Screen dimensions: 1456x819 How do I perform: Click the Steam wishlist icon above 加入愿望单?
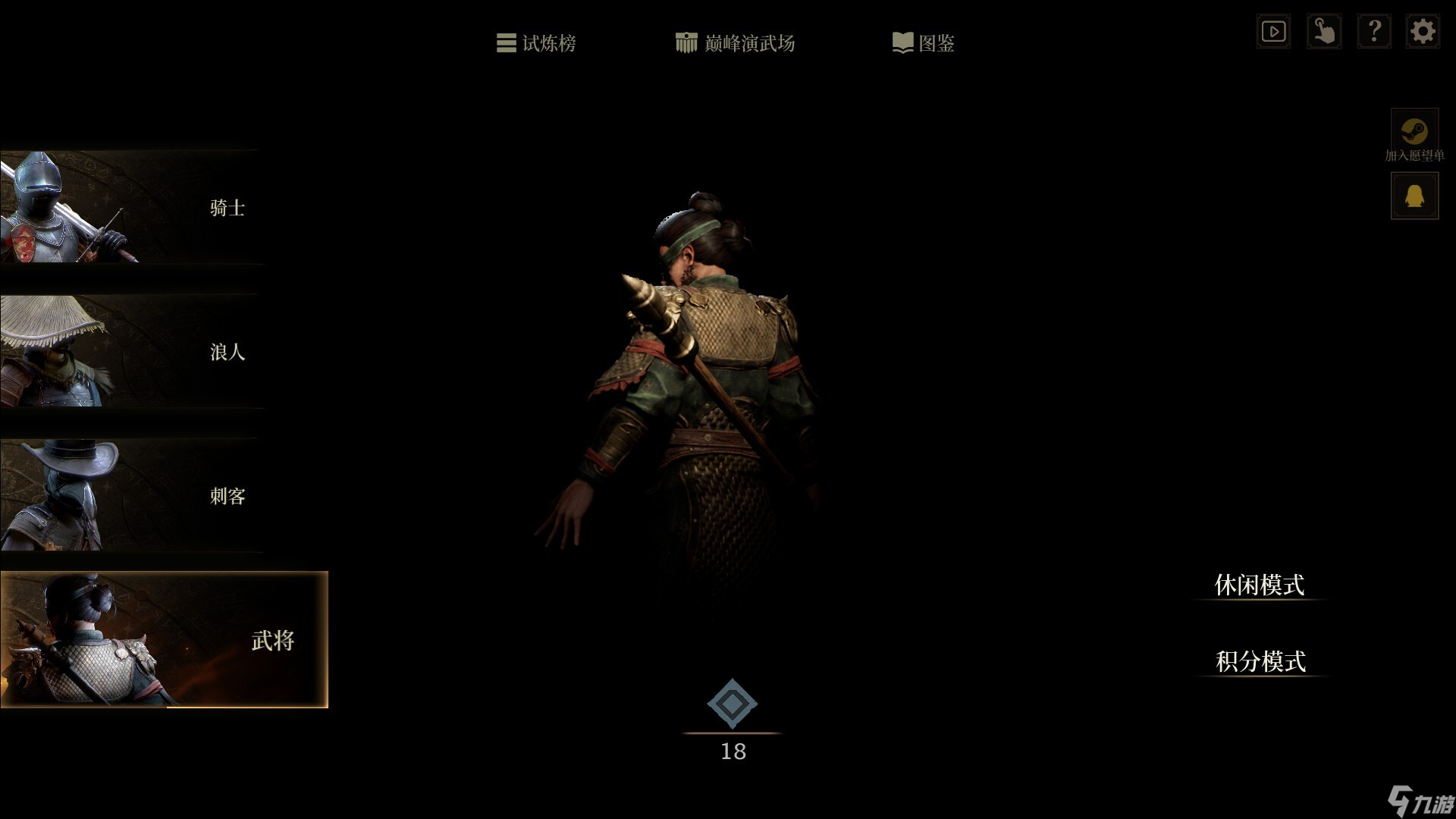click(1414, 129)
